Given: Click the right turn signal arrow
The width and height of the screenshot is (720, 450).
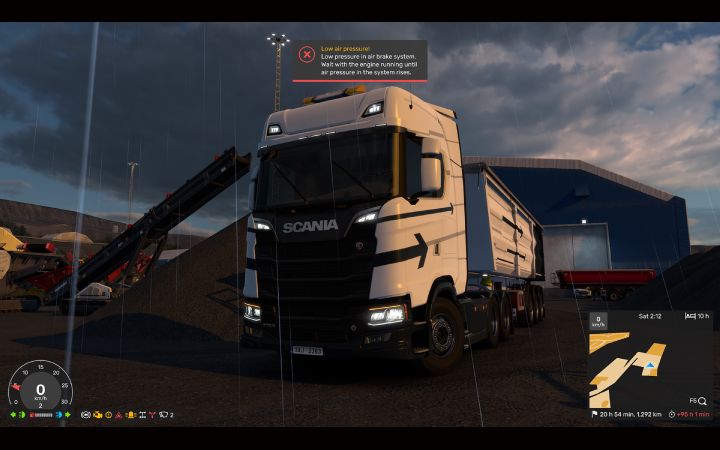Looking at the screenshot, I should coord(68,414).
